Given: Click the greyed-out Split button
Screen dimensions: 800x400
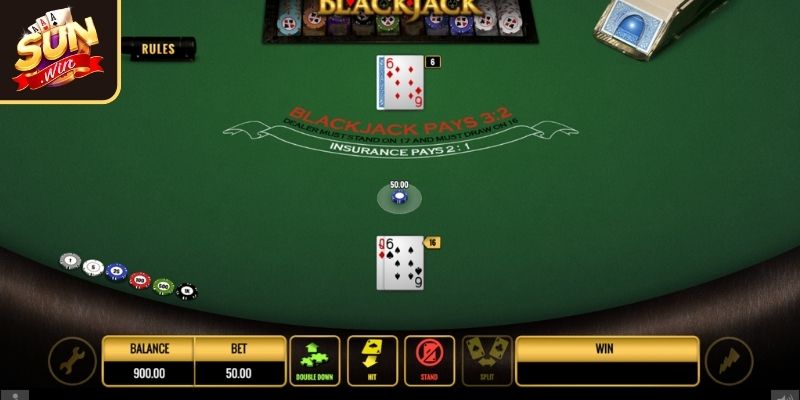Looking at the screenshot, I should (486, 361).
